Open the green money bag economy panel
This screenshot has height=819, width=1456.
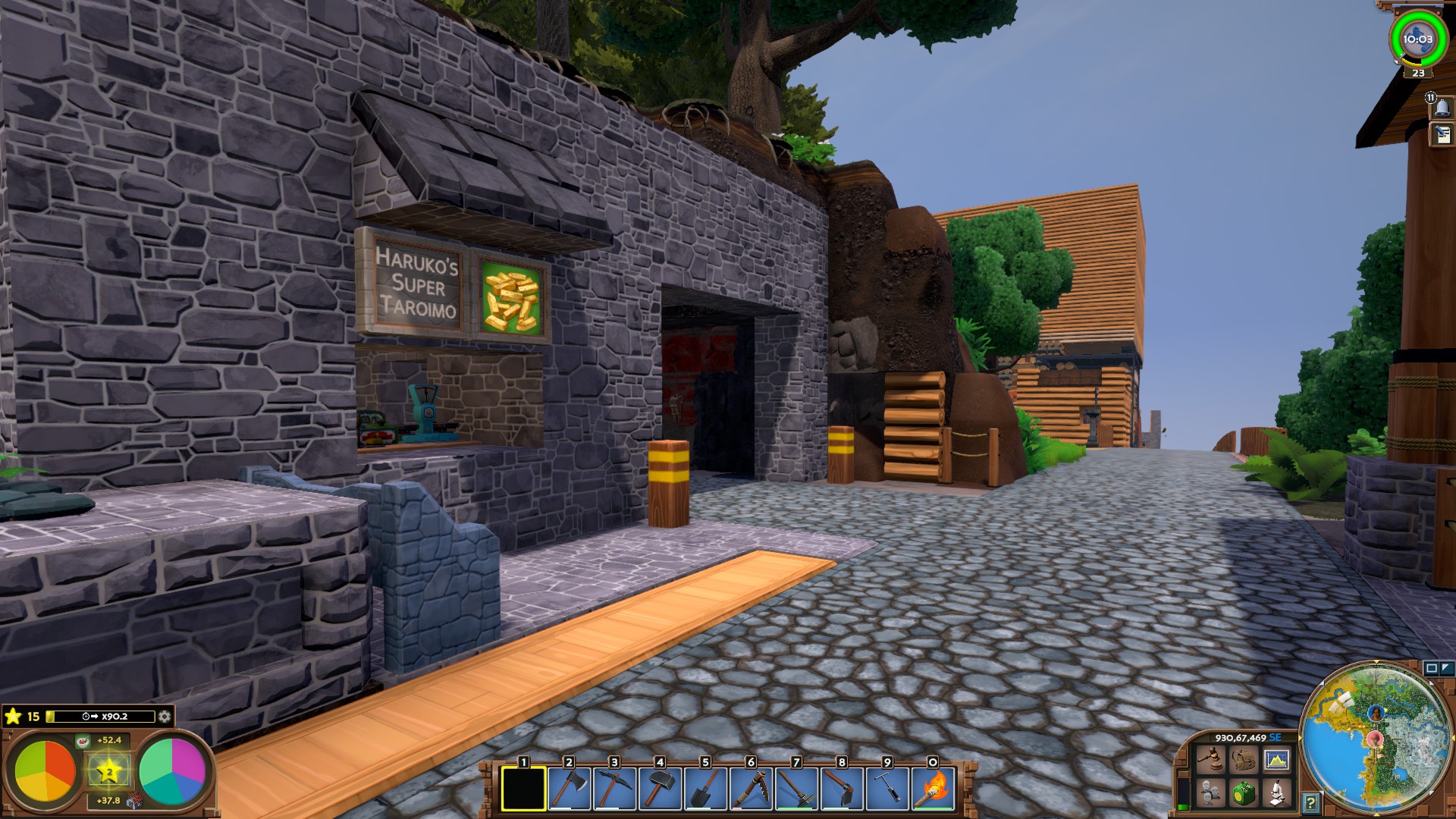(1244, 793)
